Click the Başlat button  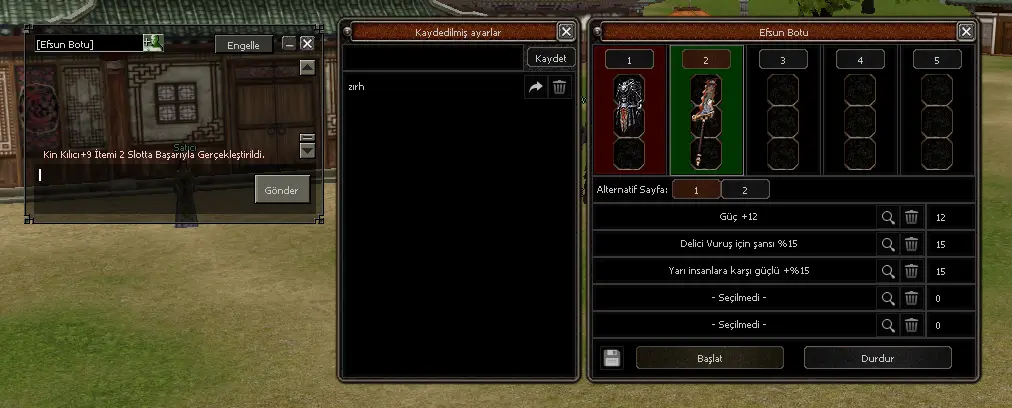click(x=709, y=357)
